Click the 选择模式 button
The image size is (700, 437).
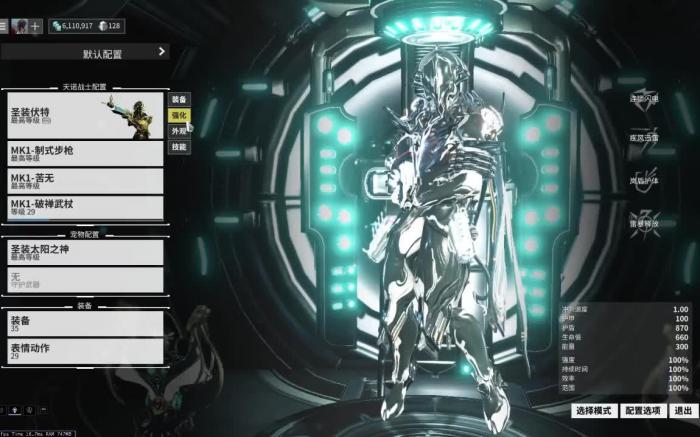point(593,411)
